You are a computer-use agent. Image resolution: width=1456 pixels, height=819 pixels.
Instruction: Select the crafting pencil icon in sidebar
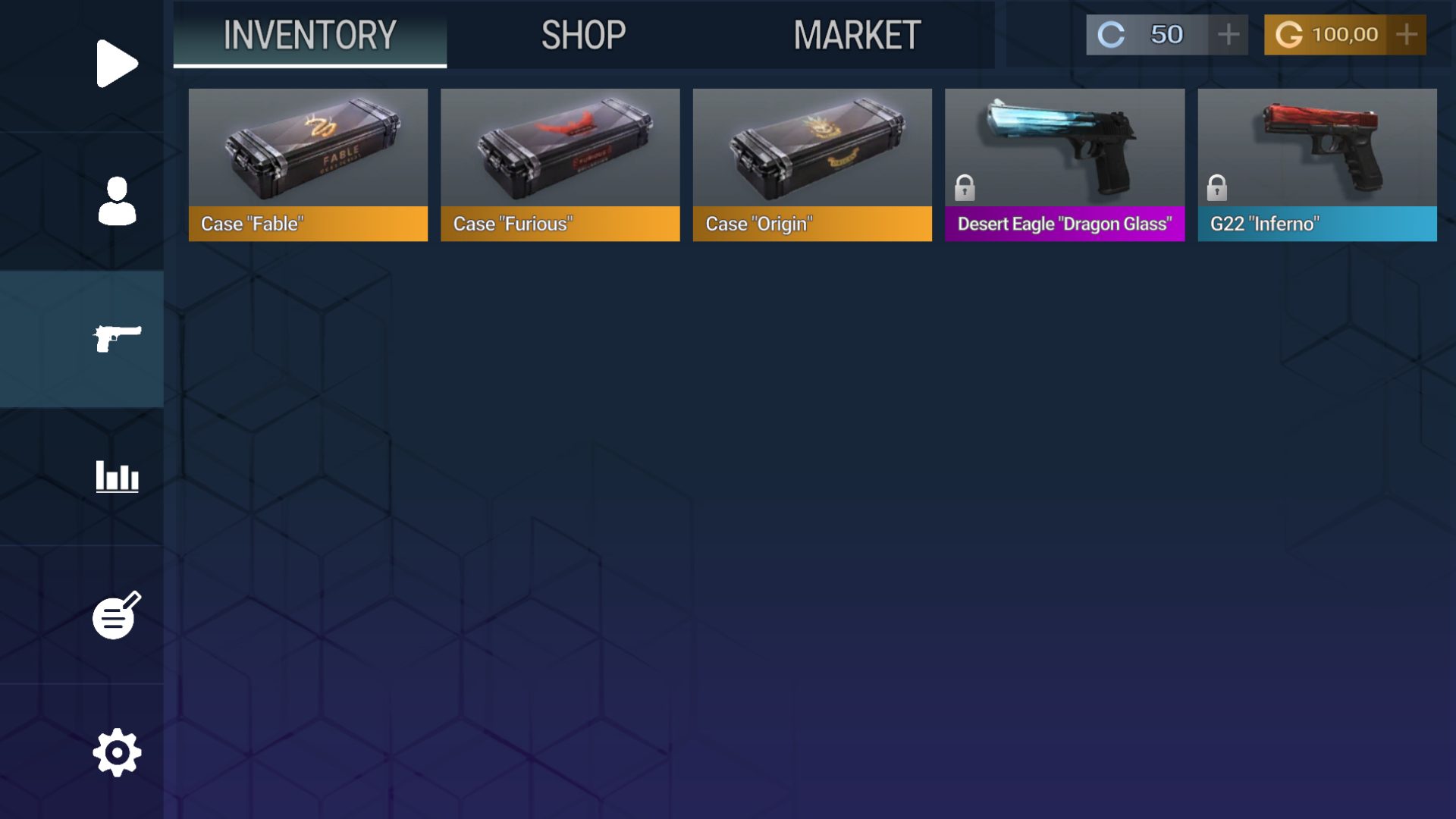tap(117, 615)
